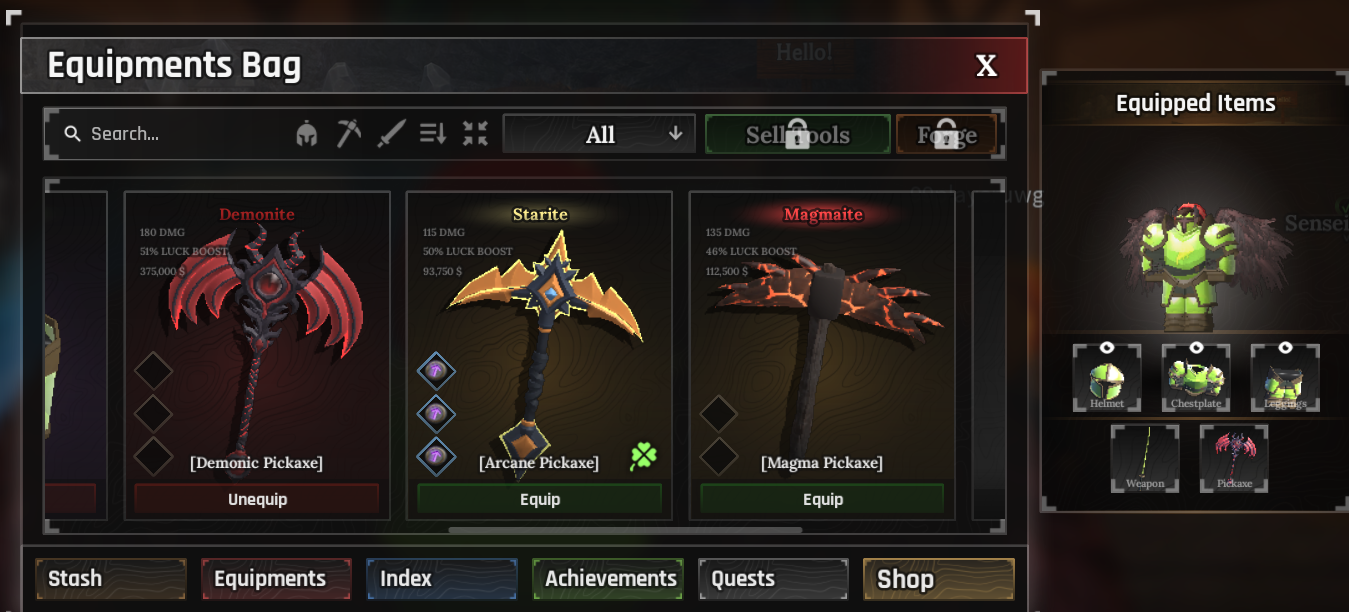
Task: Close the Equipments Bag window
Action: pos(986,66)
